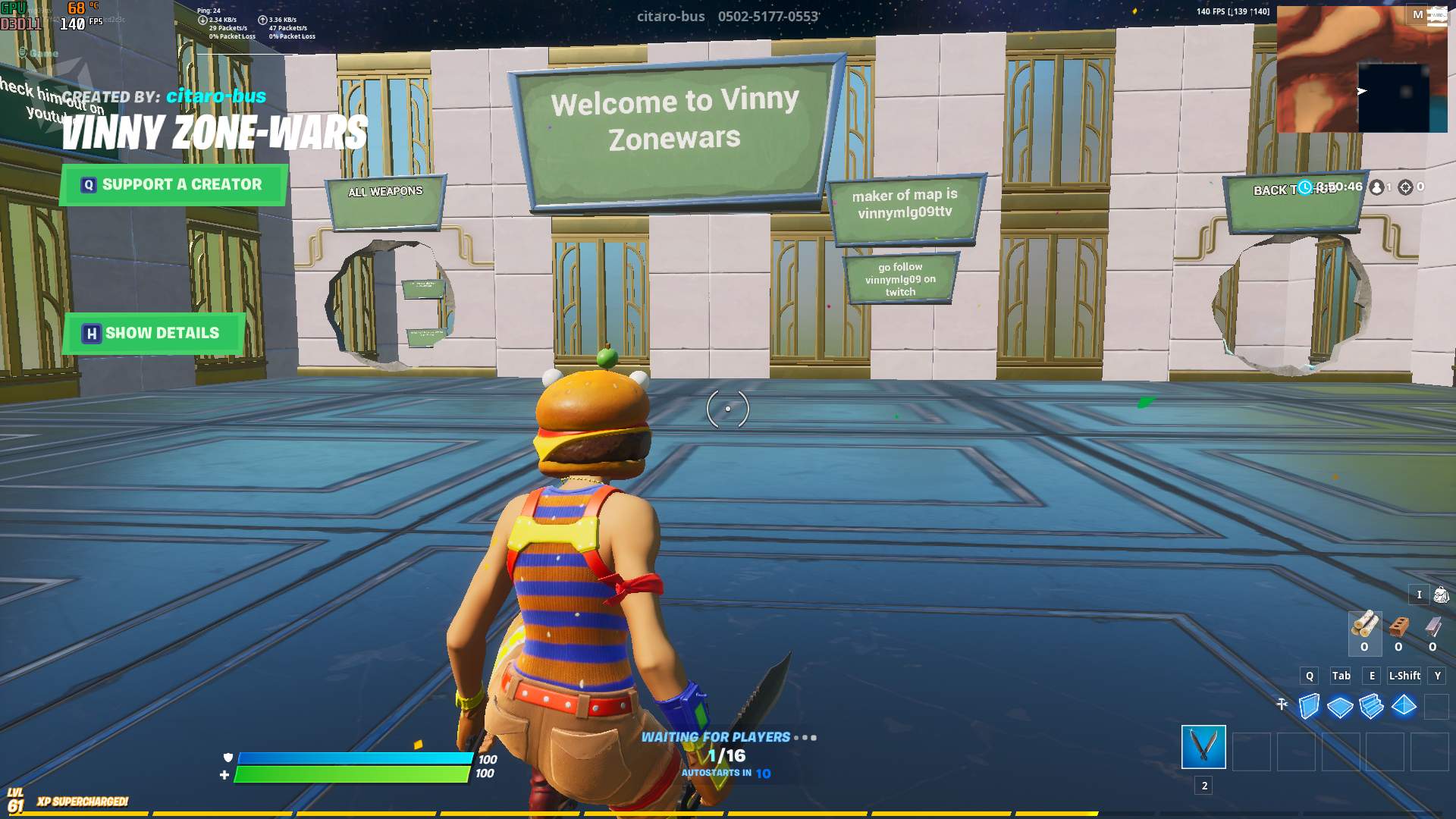Select the pyramid roof build piece icon

pyautogui.click(x=1404, y=705)
